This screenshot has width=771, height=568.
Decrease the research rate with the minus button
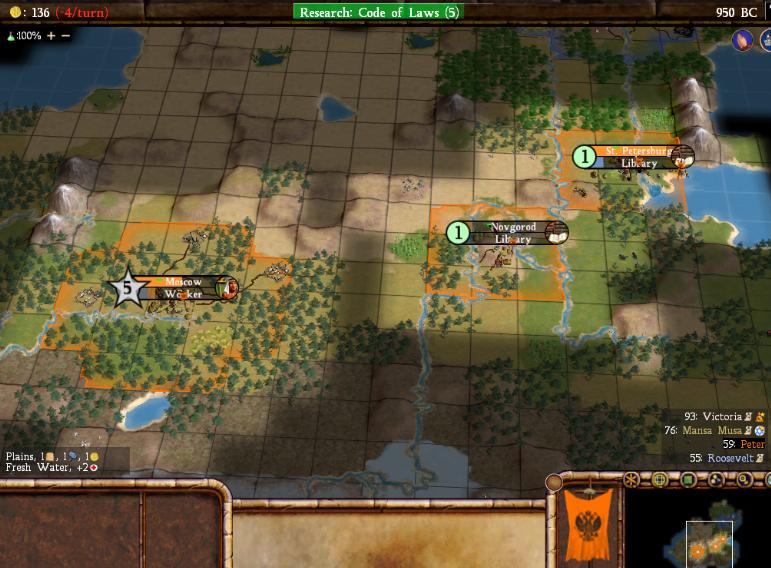tap(66, 35)
